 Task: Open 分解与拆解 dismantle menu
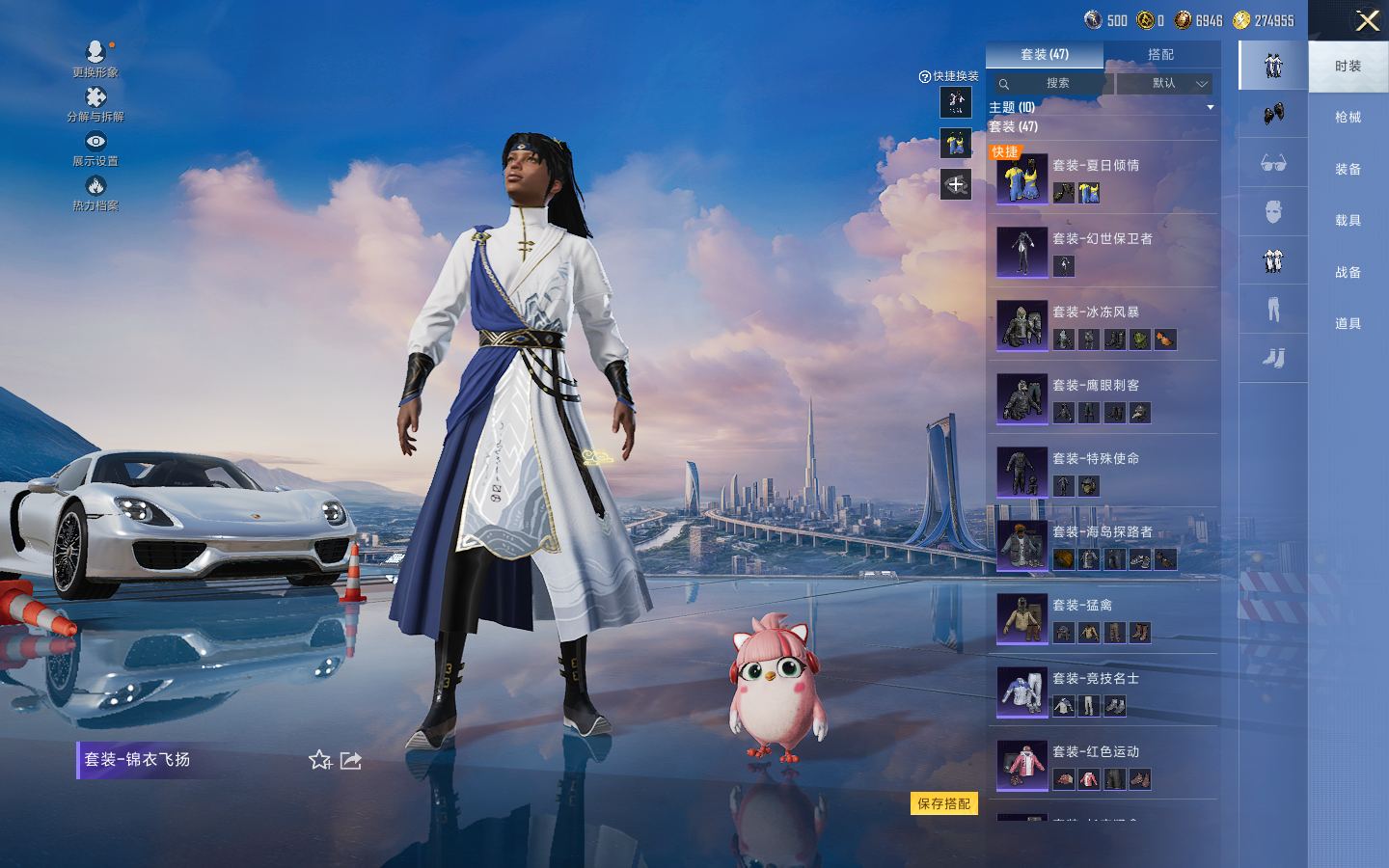95,104
